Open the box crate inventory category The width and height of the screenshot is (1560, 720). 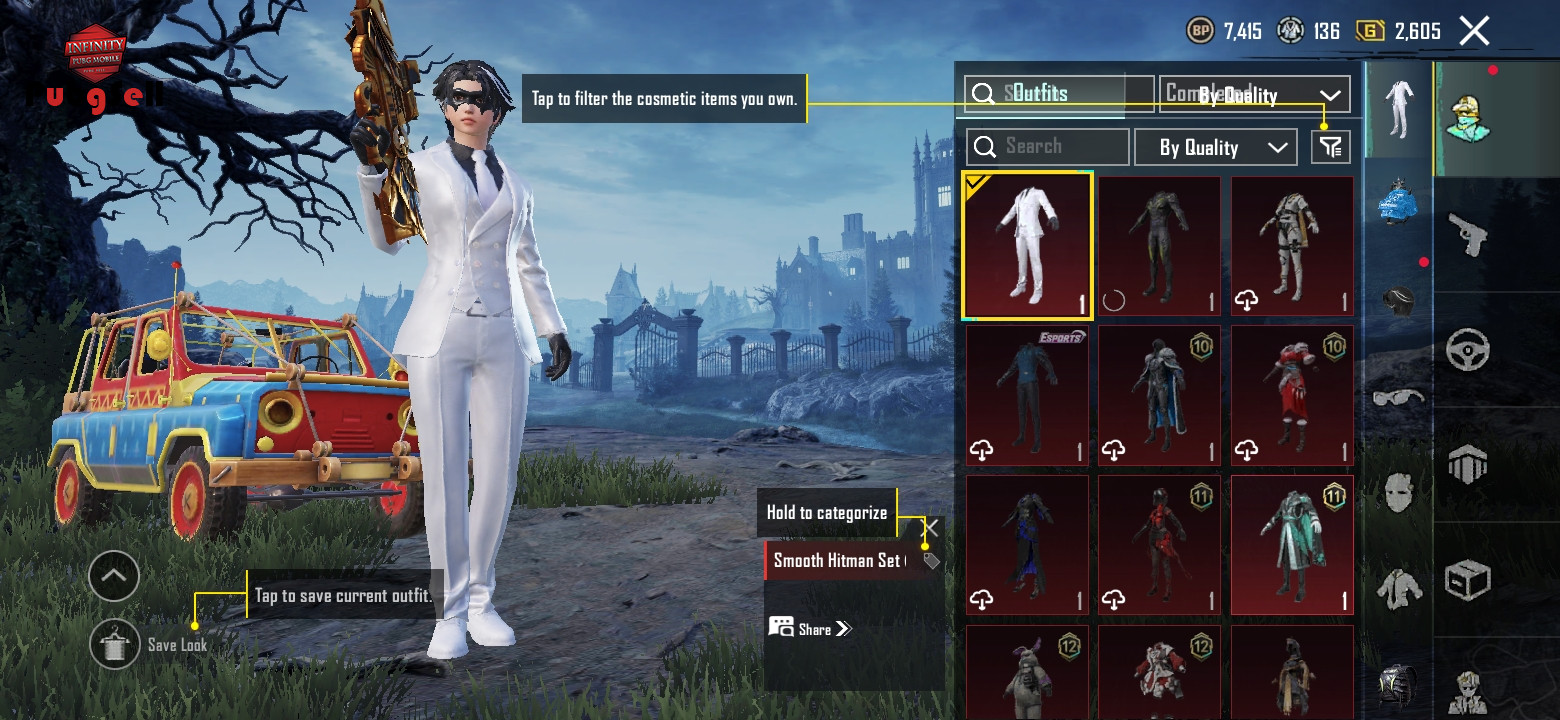pyautogui.click(x=1467, y=579)
